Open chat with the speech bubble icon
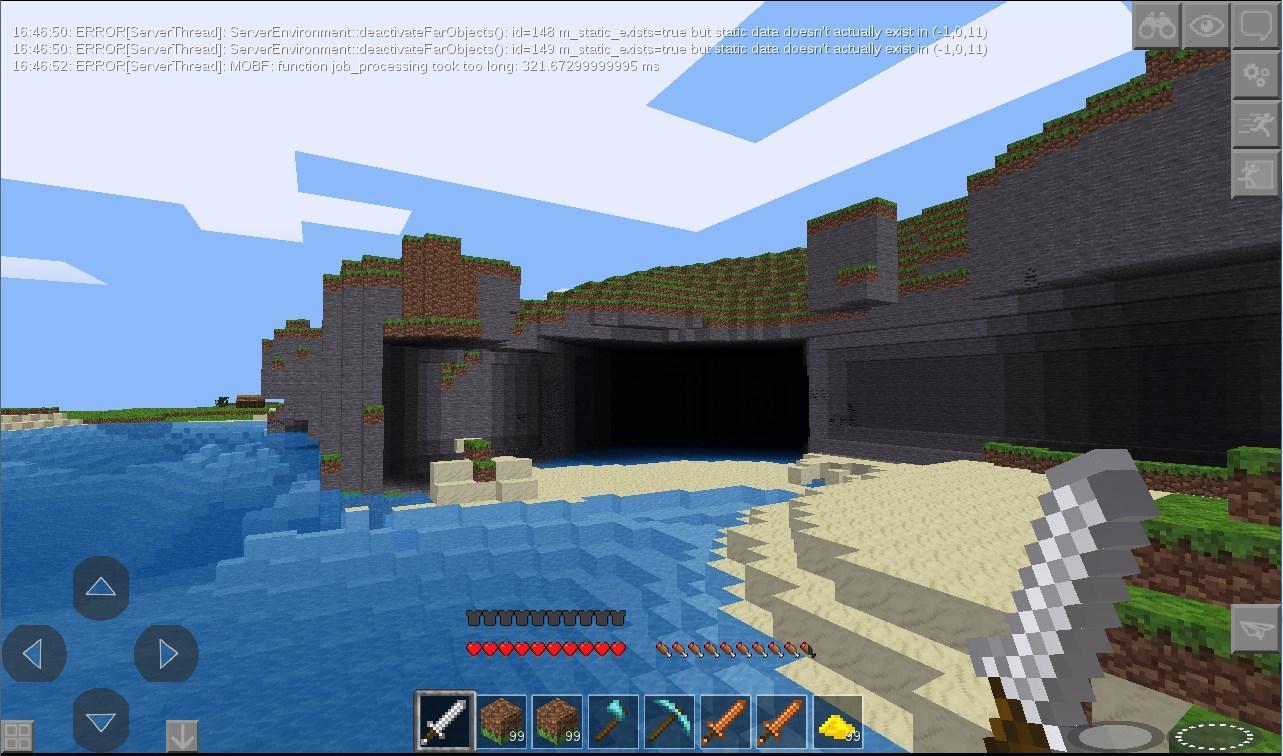The height and width of the screenshot is (756, 1283). click(x=1254, y=25)
